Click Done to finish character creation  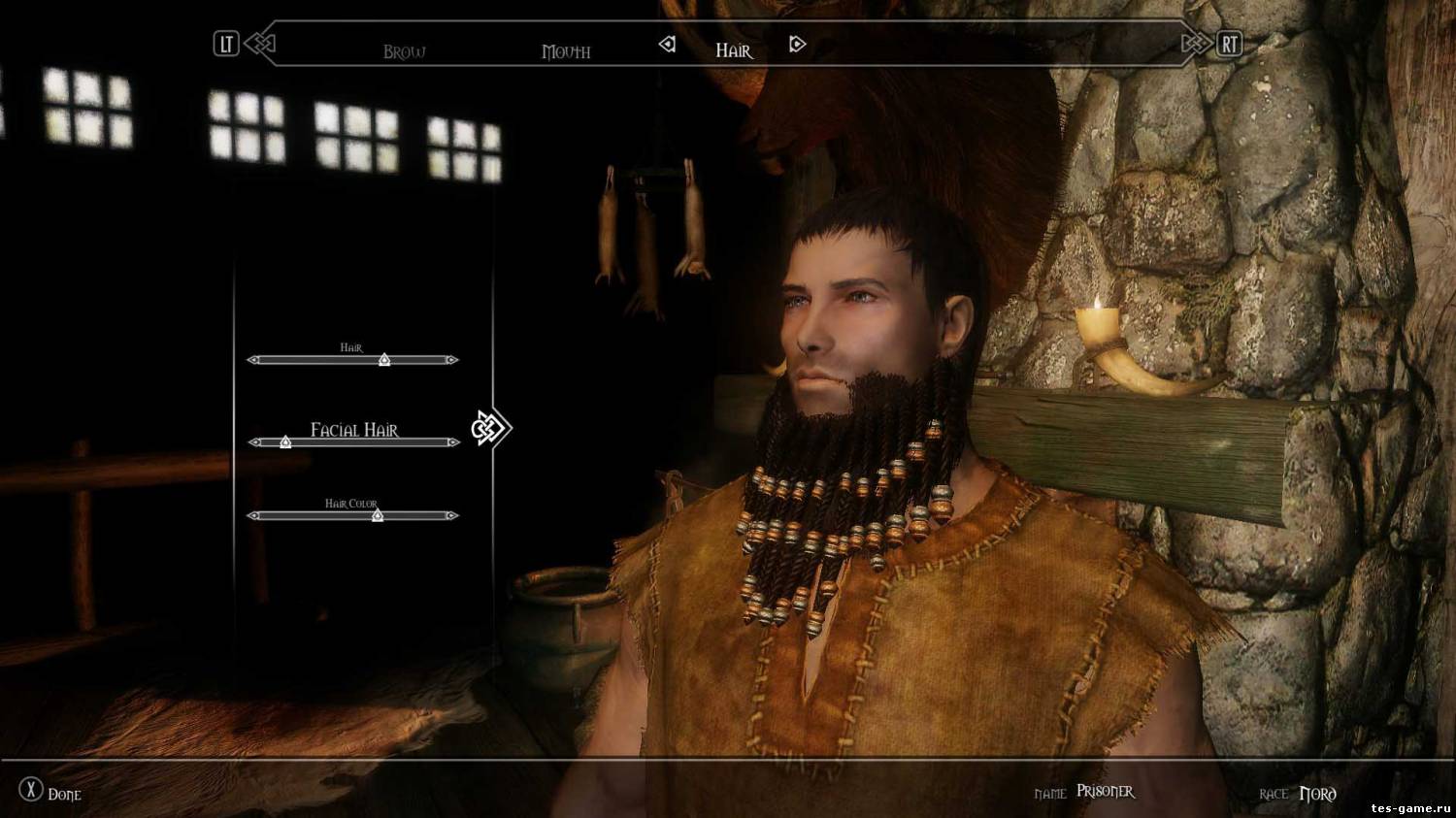(50, 793)
